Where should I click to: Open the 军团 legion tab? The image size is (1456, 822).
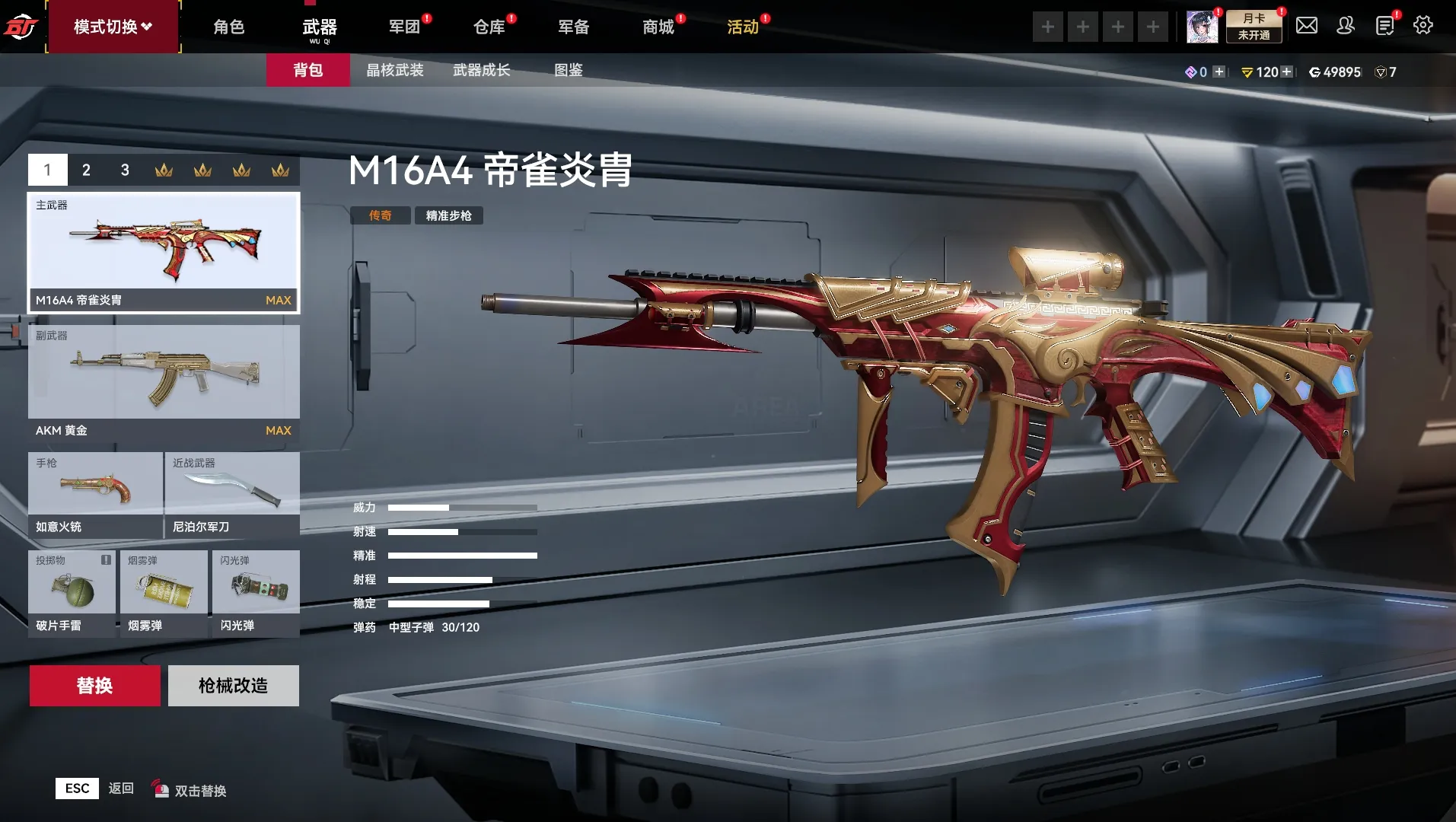pos(404,27)
